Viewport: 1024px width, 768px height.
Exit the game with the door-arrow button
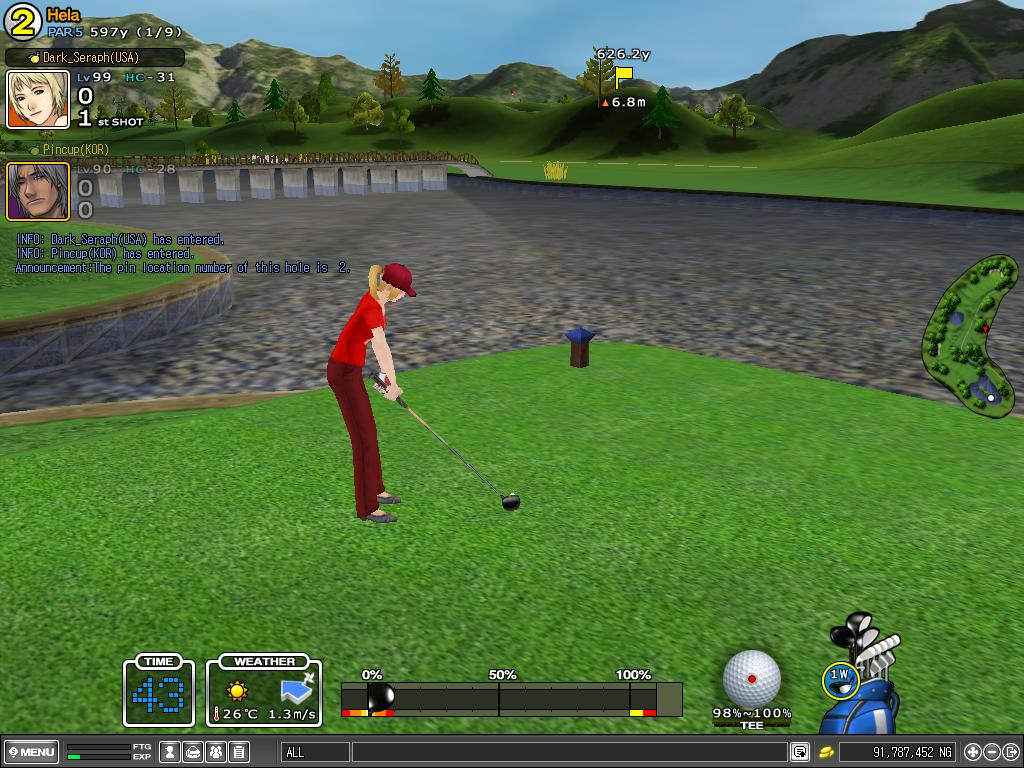coord(1011,752)
